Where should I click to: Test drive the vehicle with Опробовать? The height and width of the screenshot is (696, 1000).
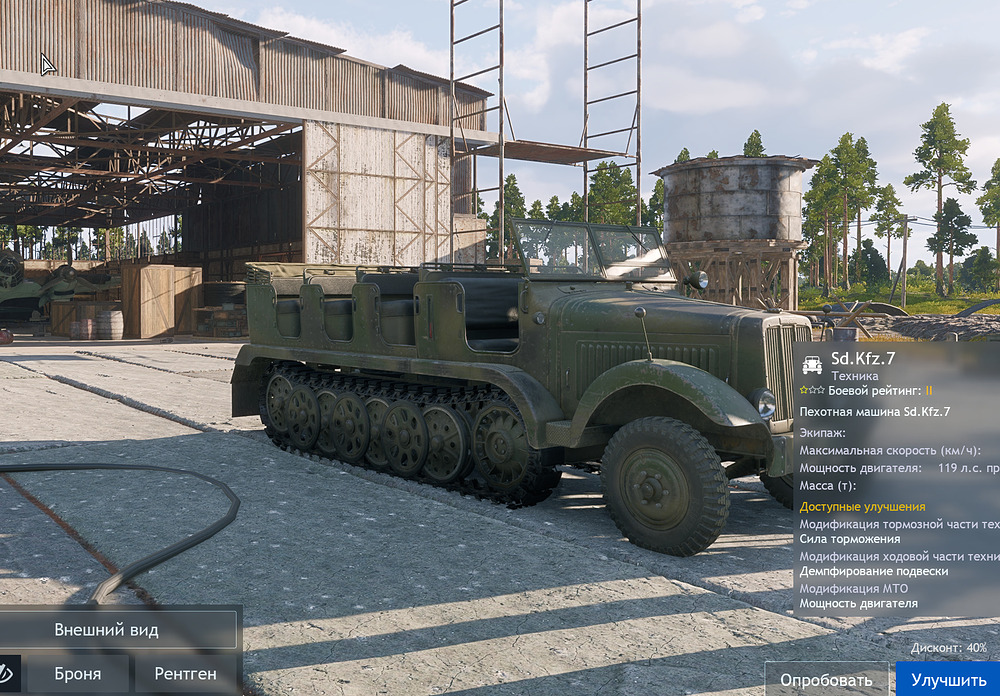[x=826, y=680]
